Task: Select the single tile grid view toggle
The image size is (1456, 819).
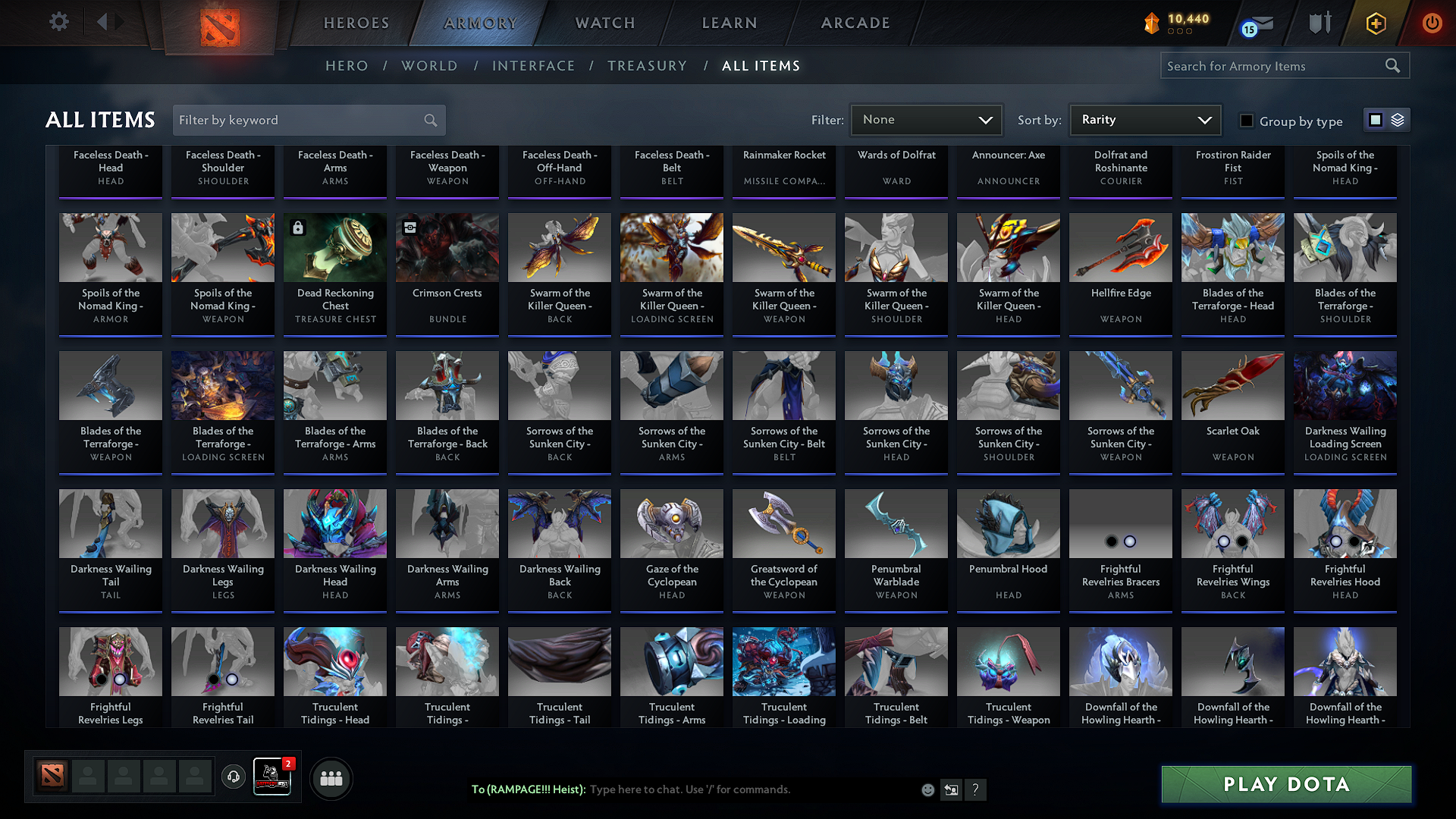Action: 1376,119
